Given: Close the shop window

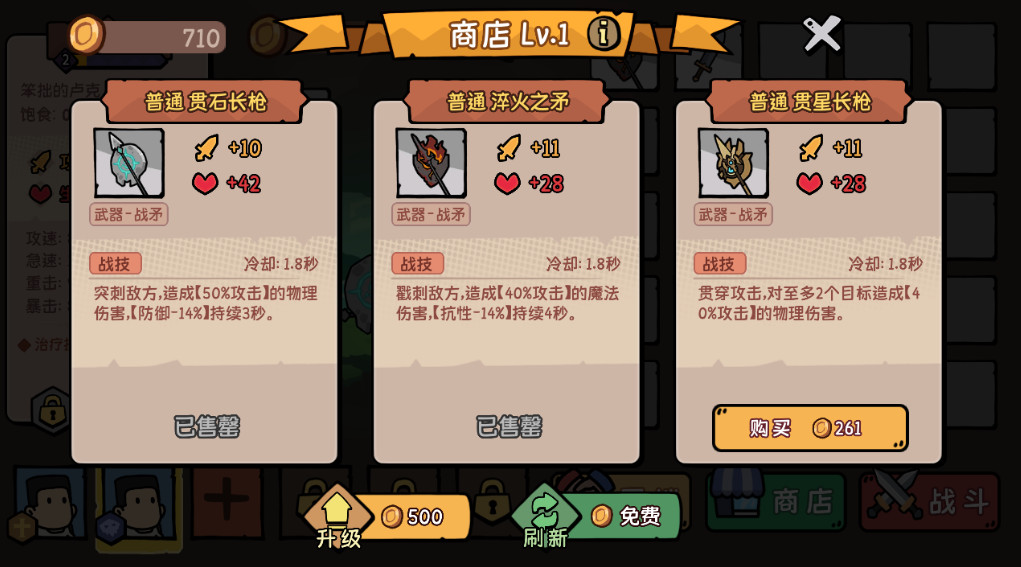Looking at the screenshot, I should [822, 34].
